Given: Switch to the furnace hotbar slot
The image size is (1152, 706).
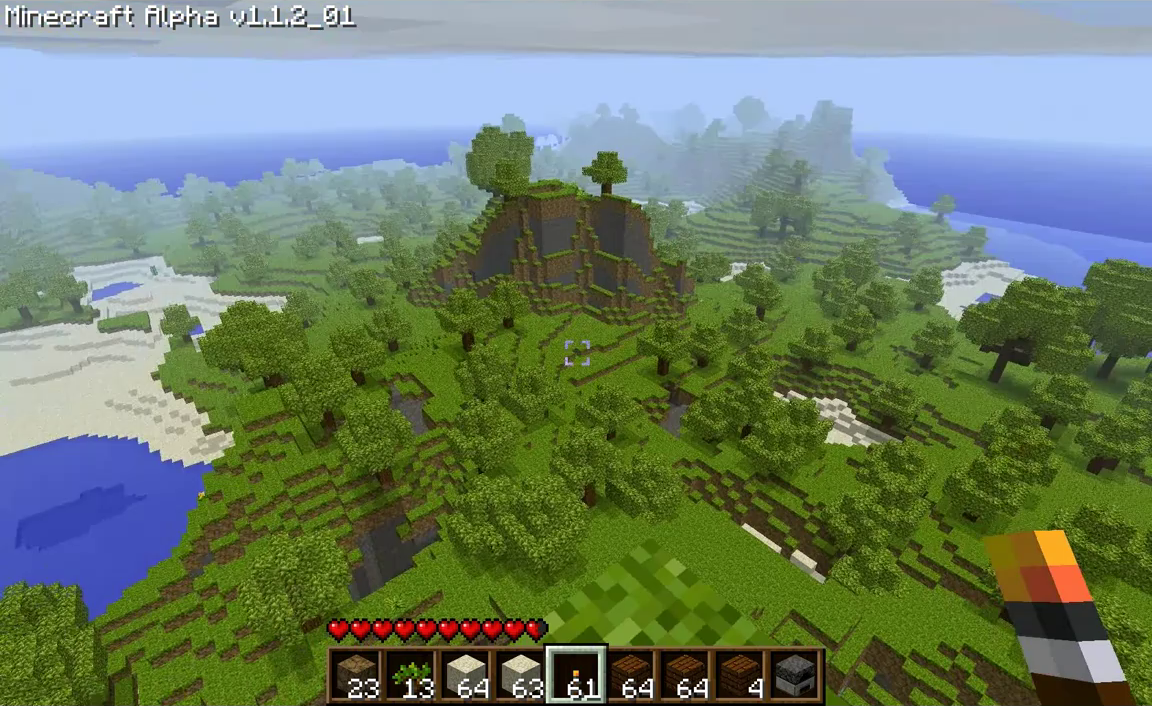Looking at the screenshot, I should click(x=794, y=675).
